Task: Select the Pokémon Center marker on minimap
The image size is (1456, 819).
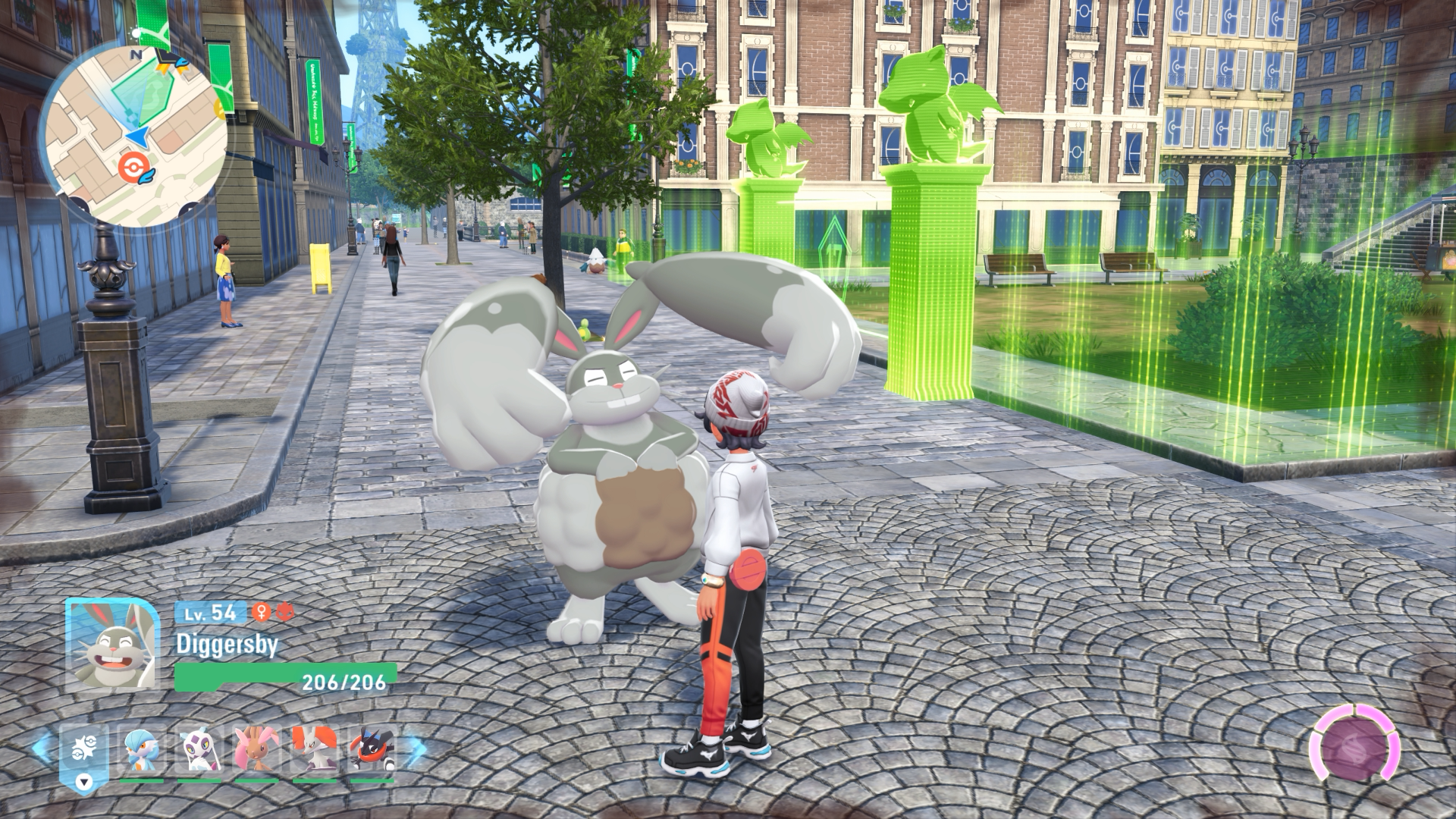Action: click(x=134, y=166)
